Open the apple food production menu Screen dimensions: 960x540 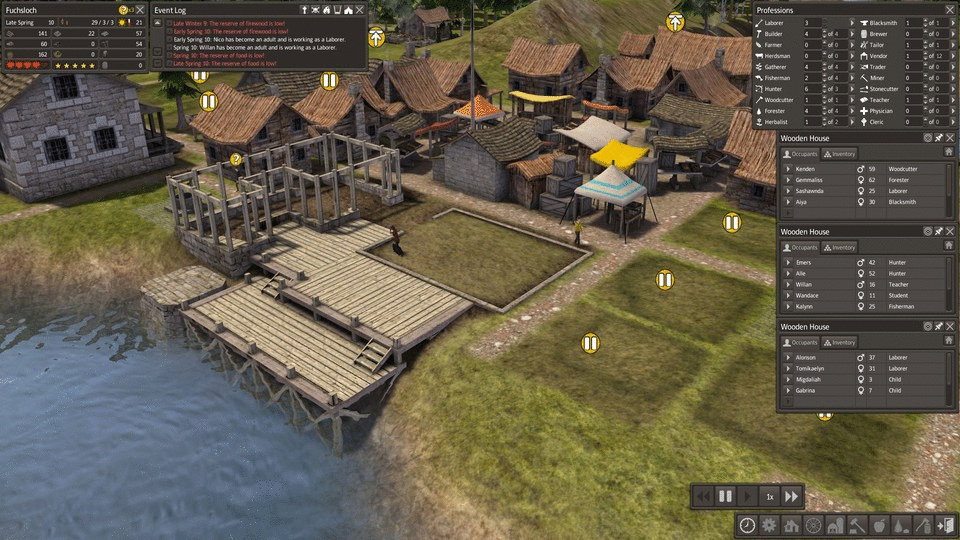tap(879, 525)
